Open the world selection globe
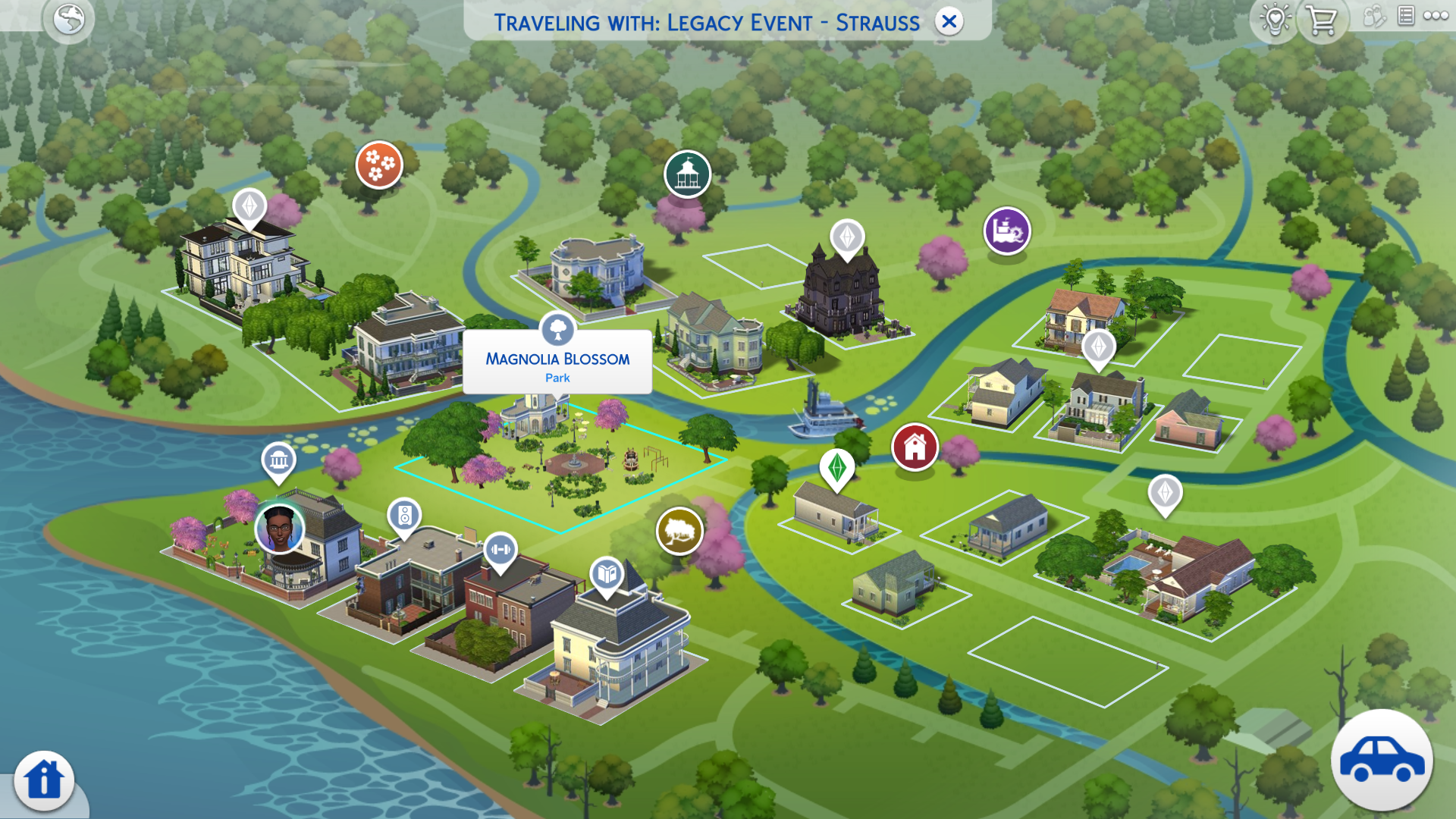 pyautogui.click(x=68, y=19)
